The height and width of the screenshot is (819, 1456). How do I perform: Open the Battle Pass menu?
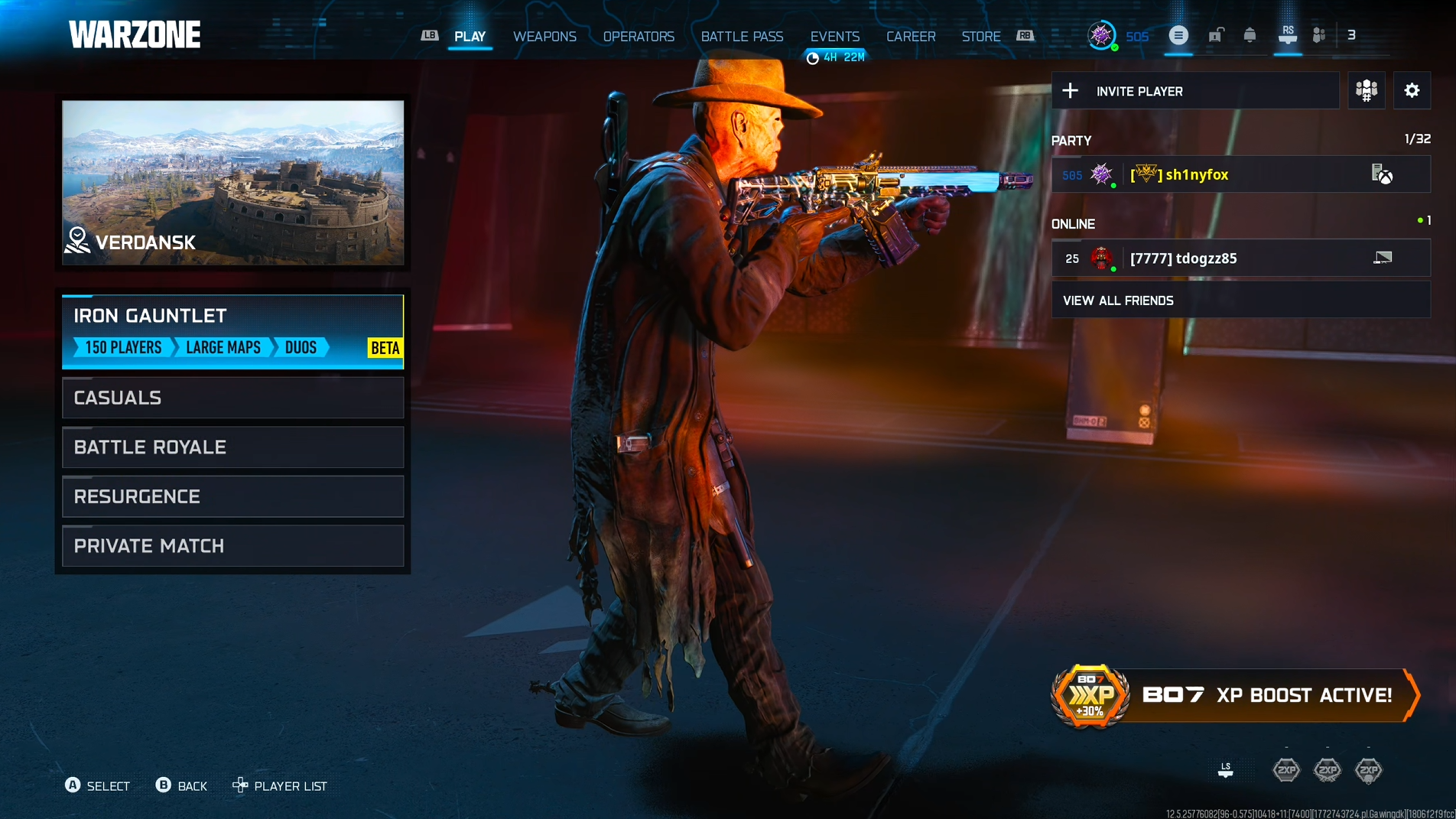(x=741, y=36)
